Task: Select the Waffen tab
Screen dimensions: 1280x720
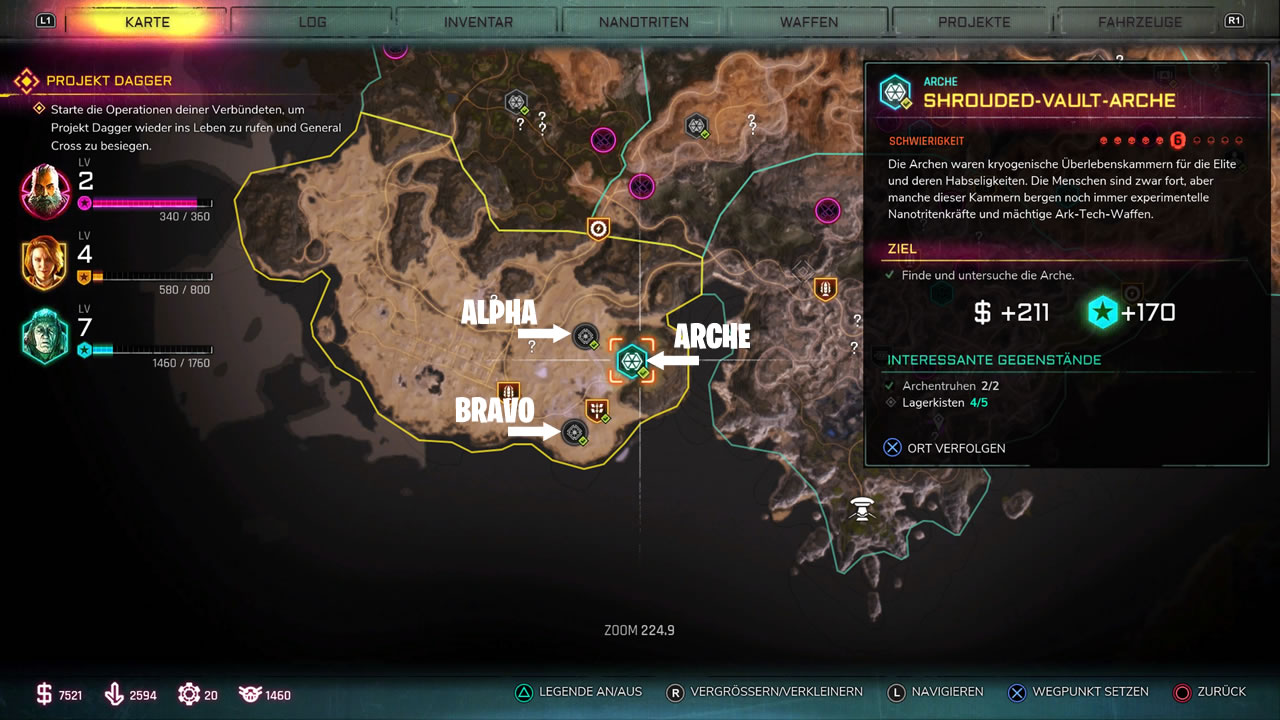Action: click(809, 22)
